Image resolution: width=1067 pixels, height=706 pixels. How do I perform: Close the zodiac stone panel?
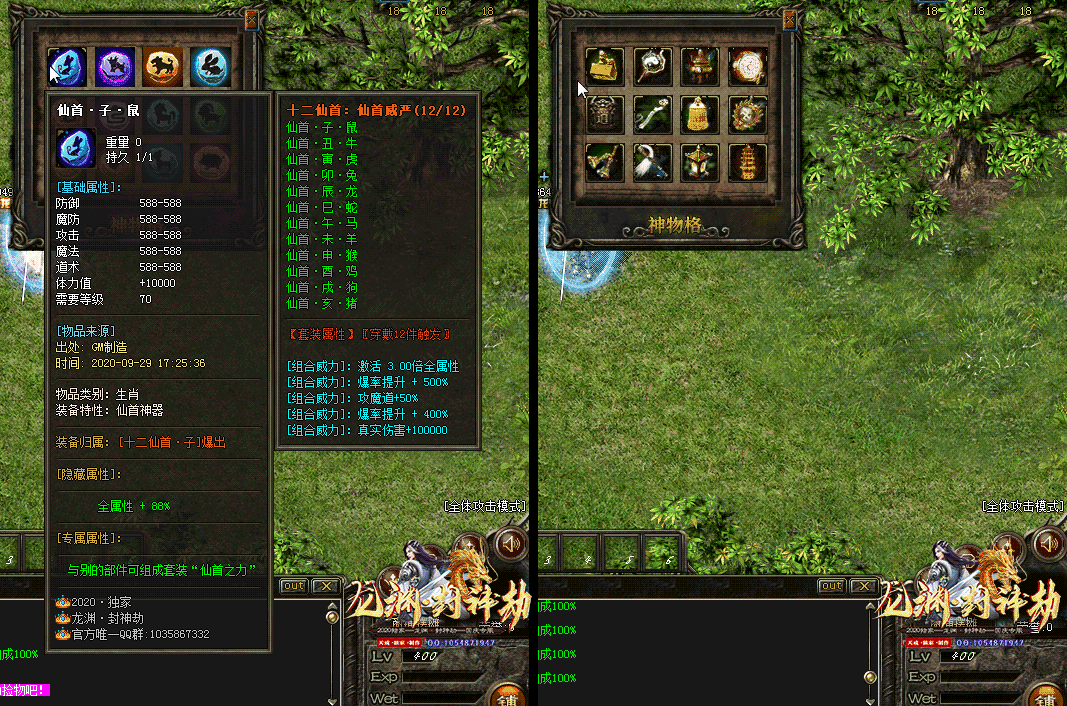click(x=251, y=18)
